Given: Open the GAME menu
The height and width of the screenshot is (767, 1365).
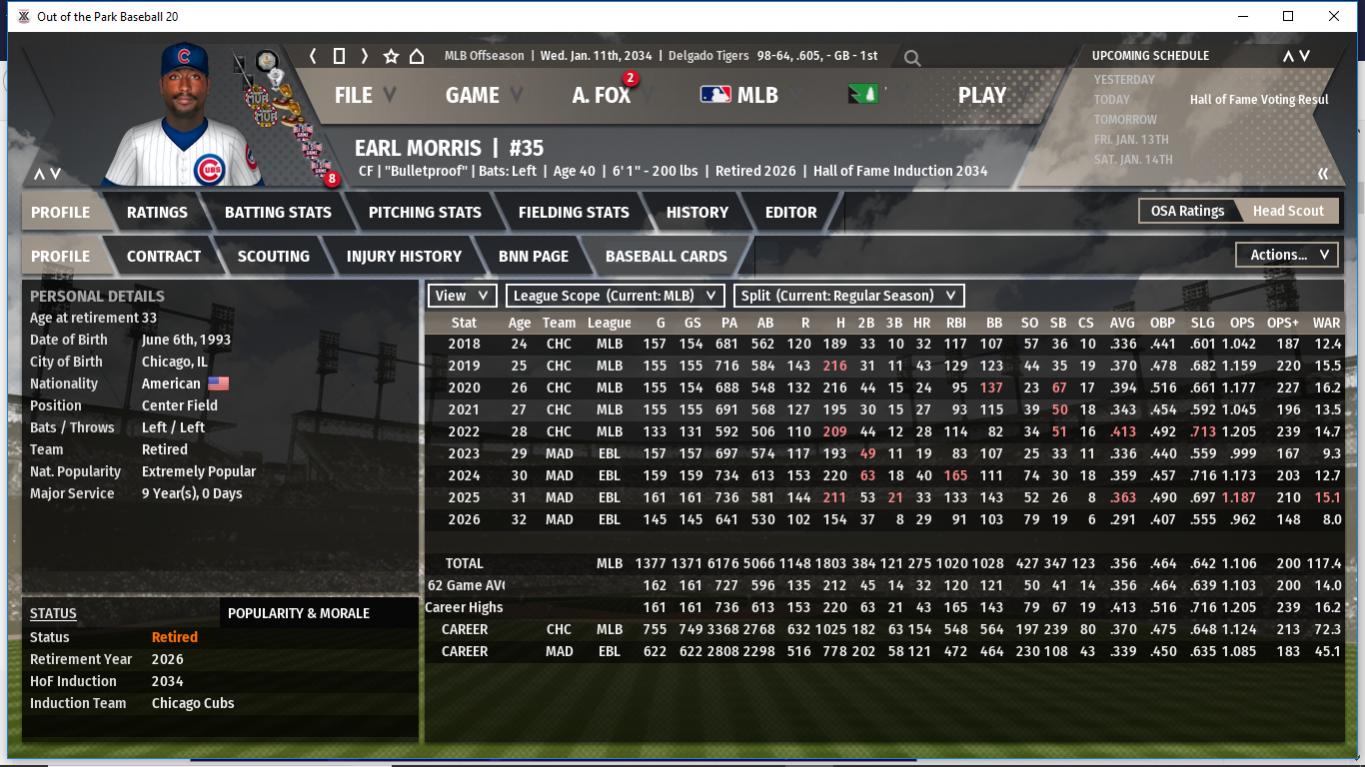Looking at the screenshot, I should click(x=472, y=95).
